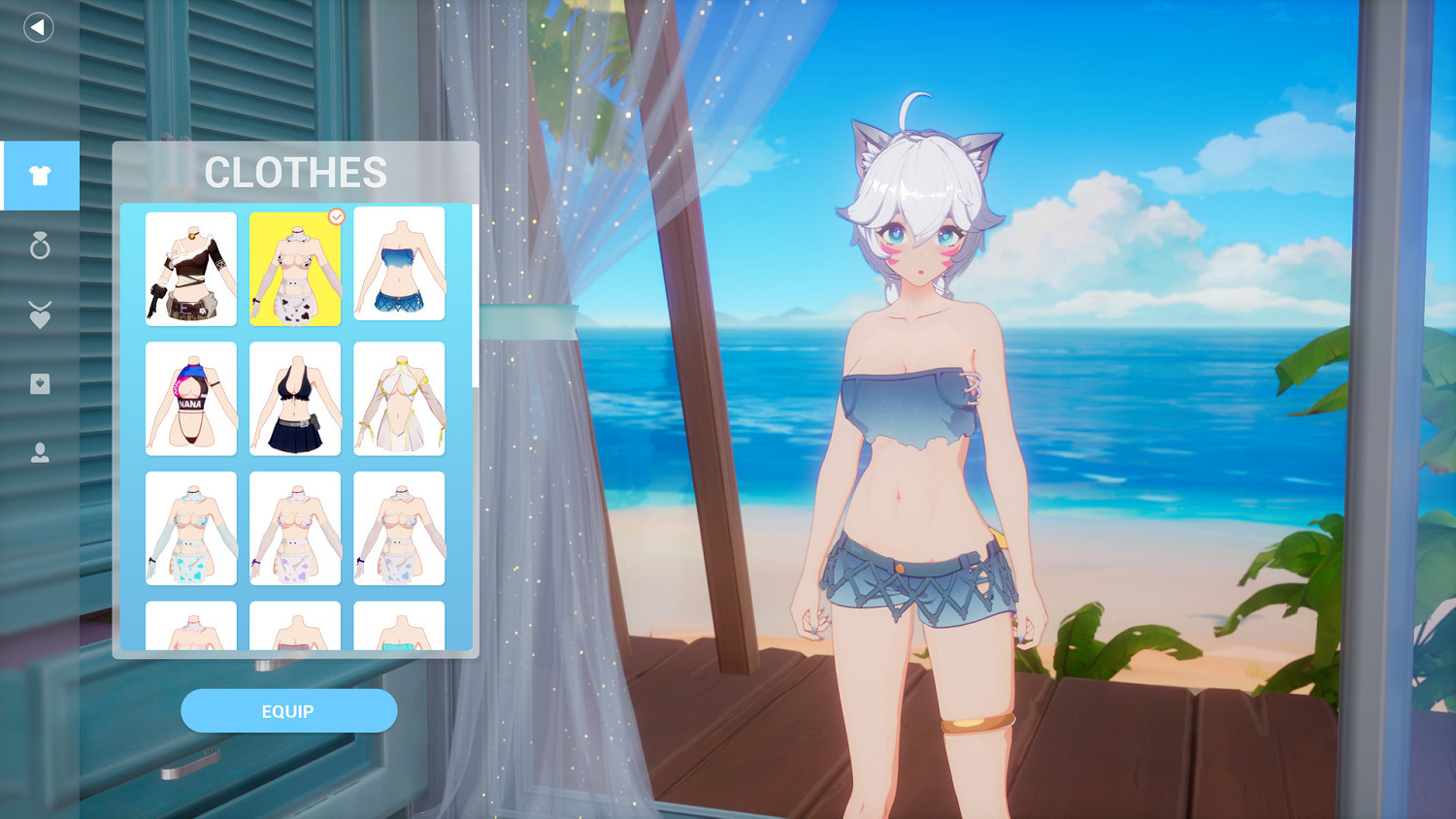Image resolution: width=1456 pixels, height=819 pixels.
Task: Pick the blue tube top with denim skirt
Action: (399, 264)
